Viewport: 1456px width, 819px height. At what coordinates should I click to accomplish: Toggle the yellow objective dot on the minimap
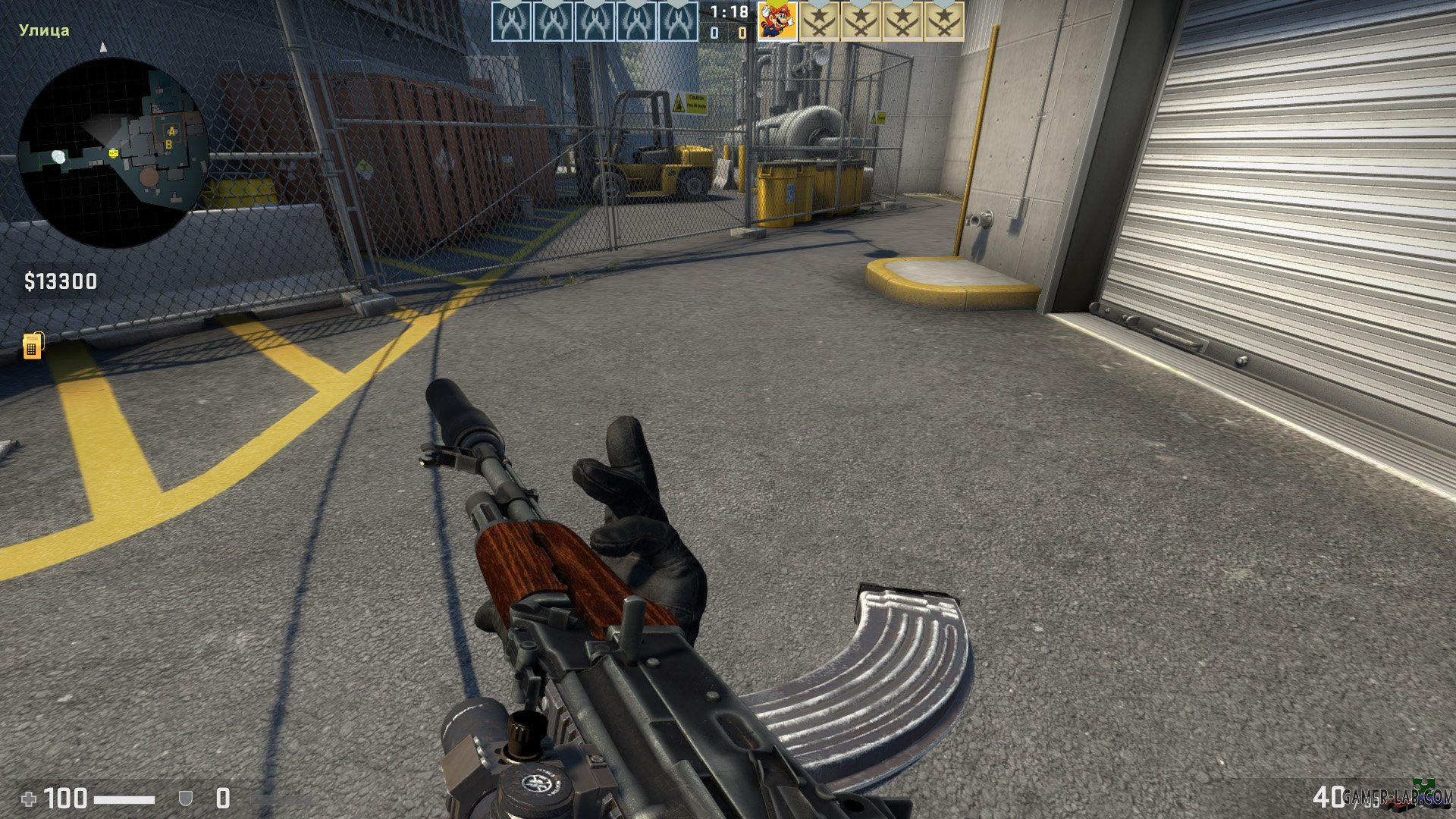pos(113,153)
